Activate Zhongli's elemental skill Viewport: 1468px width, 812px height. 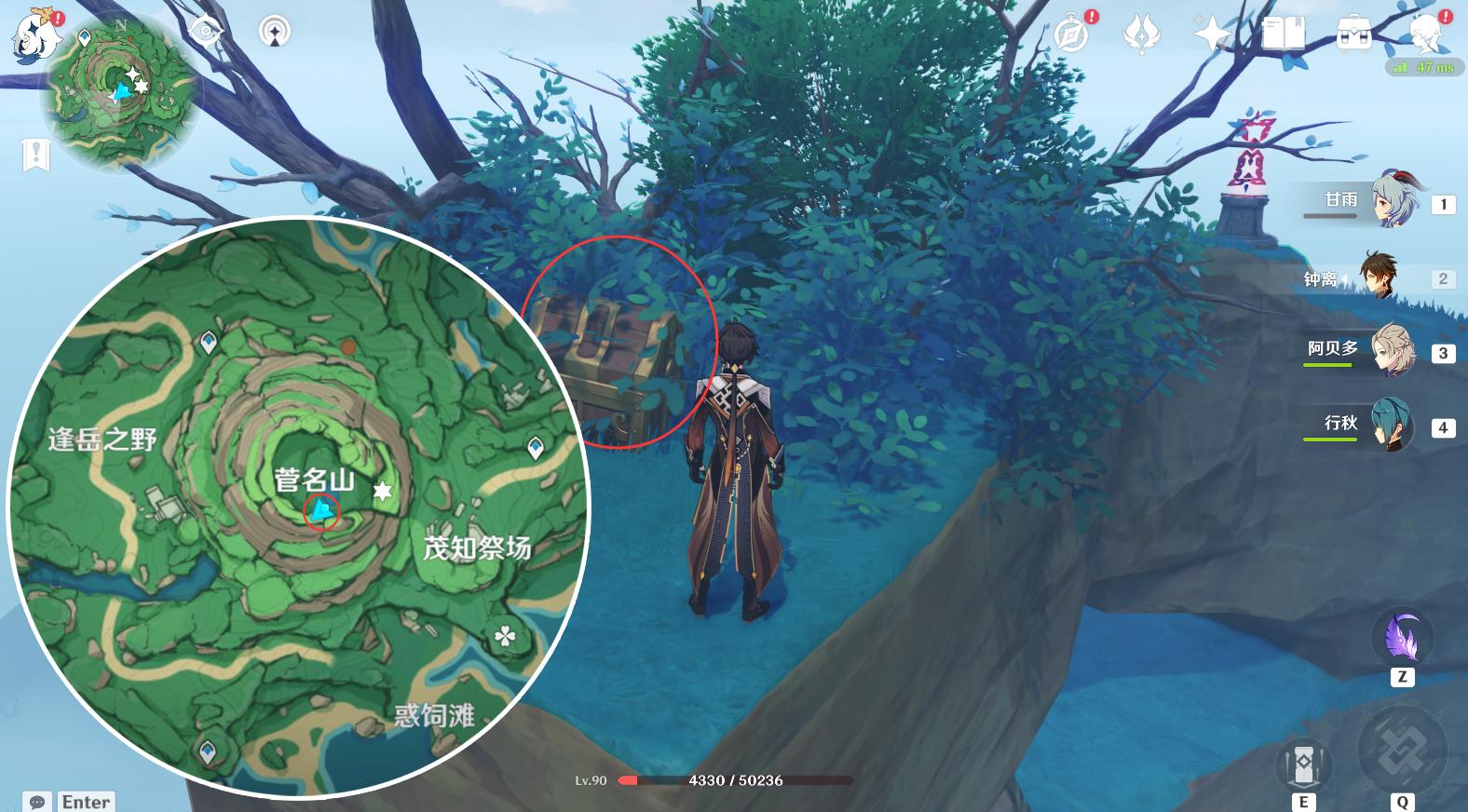tap(1303, 765)
